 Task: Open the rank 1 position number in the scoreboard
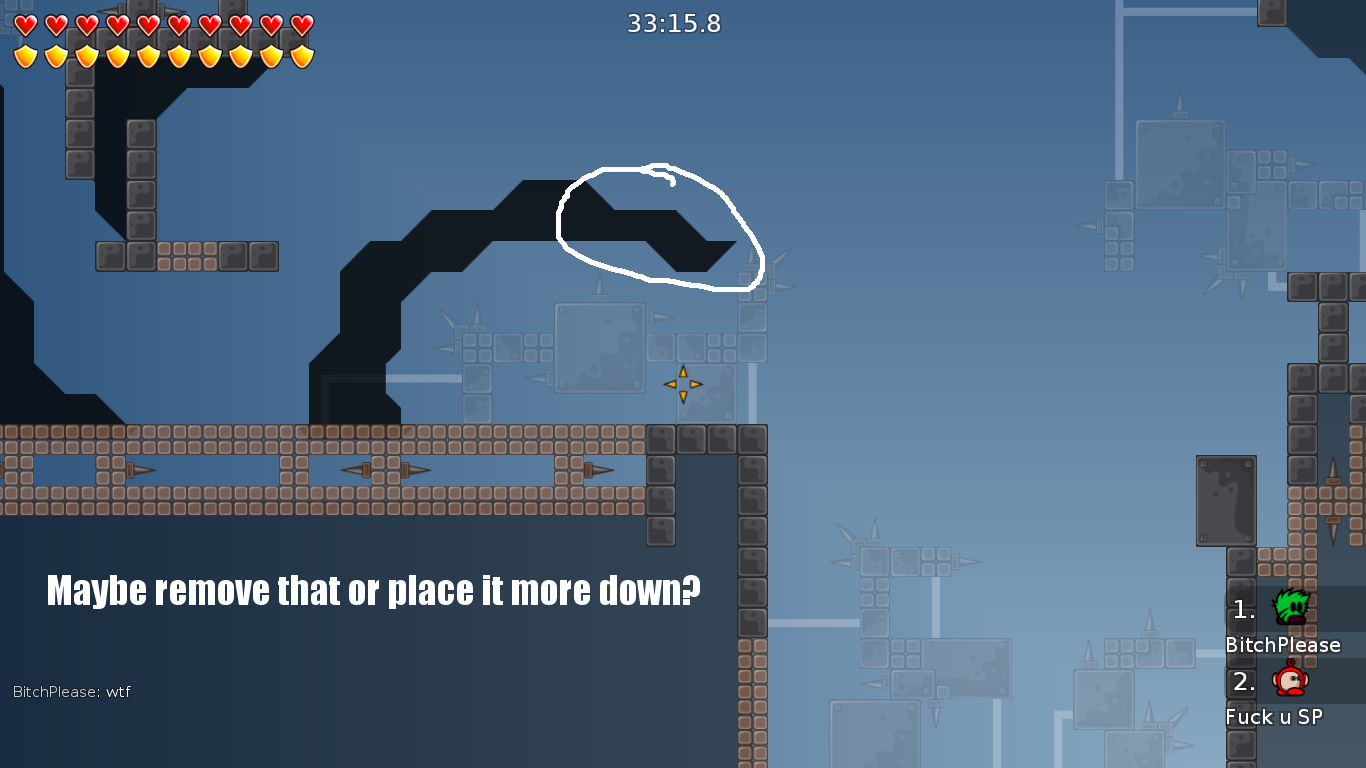1242,608
